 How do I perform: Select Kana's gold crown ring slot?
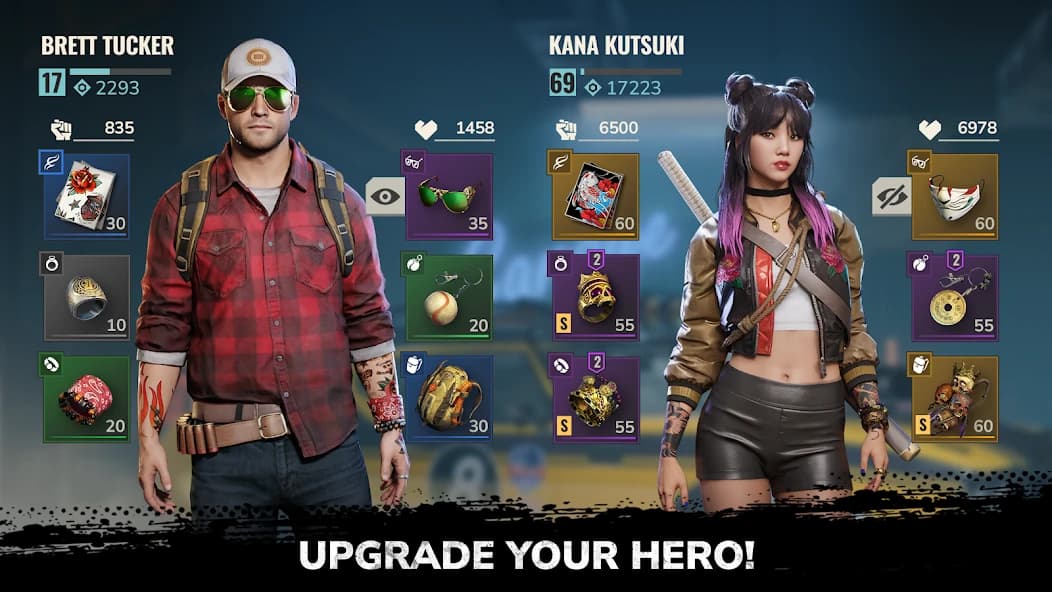click(x=596, y=297)
